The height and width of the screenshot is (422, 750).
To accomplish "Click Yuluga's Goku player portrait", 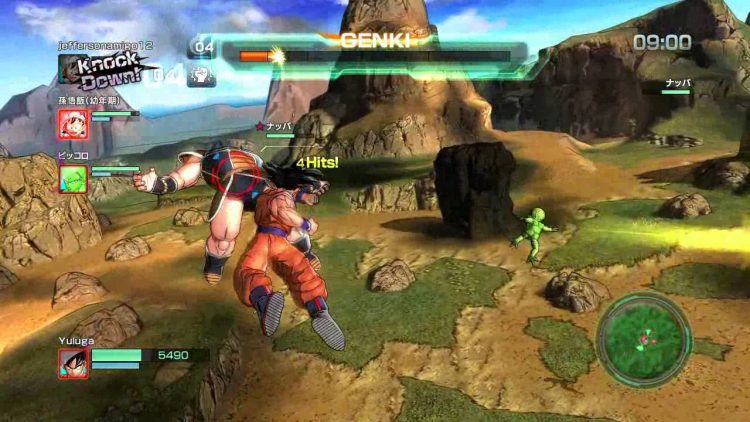I will (x=73, y=362).
